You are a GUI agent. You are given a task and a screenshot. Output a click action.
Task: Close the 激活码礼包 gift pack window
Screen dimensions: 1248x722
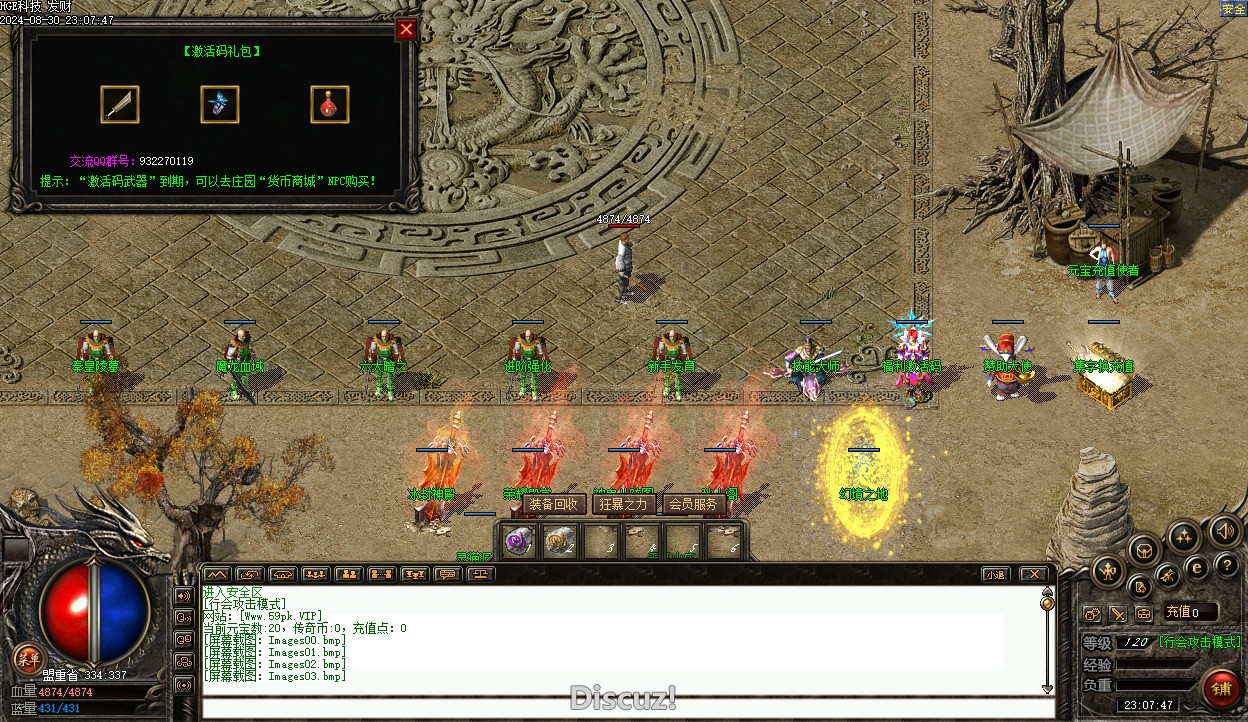pyautogui.click(x=406, y=30)
